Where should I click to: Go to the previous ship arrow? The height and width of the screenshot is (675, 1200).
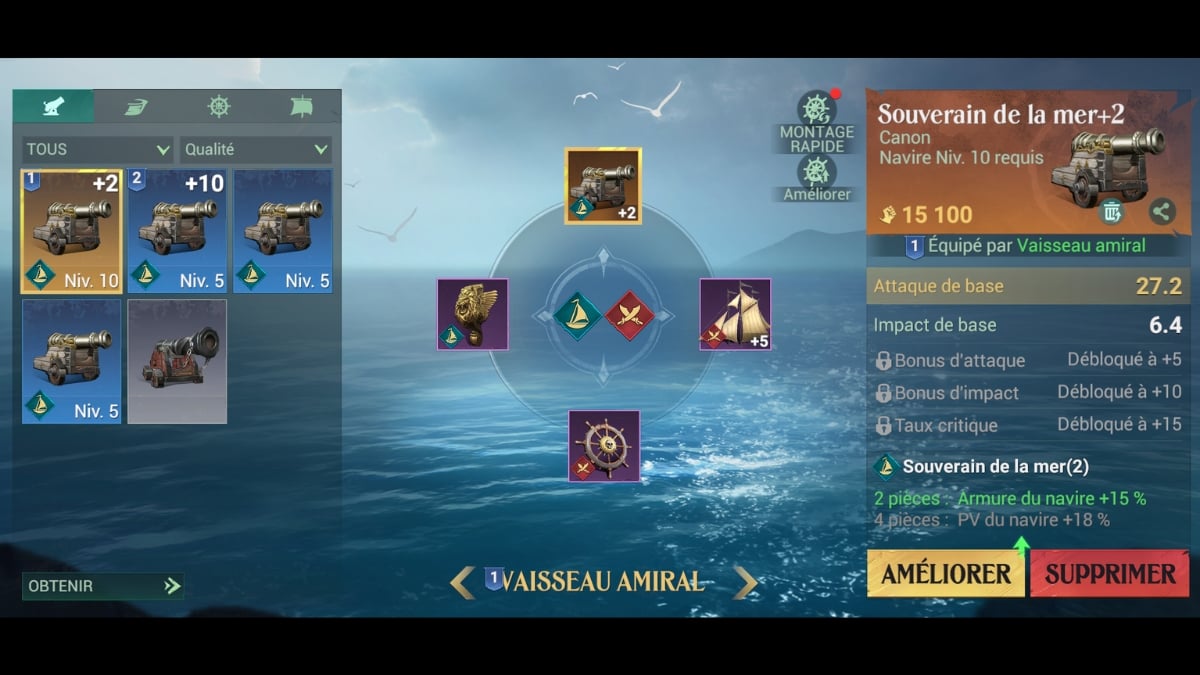pos(462,581)
